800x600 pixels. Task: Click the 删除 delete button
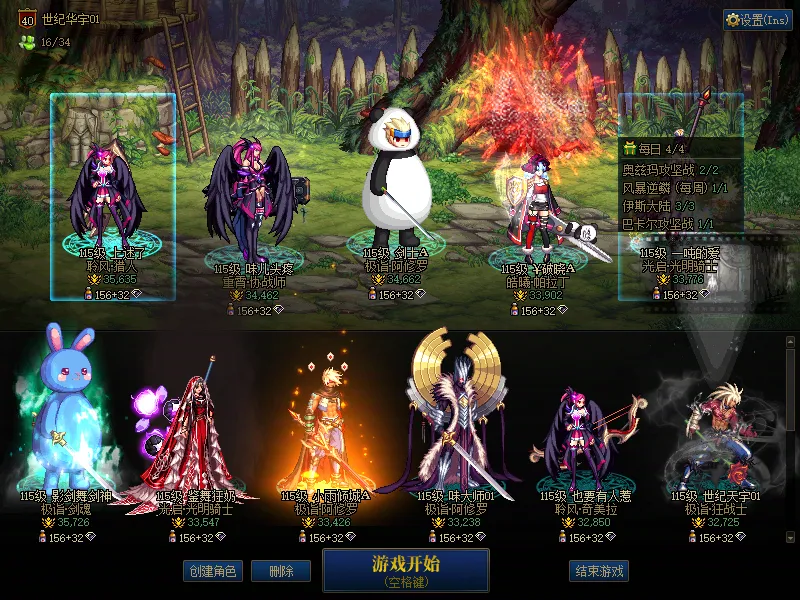281,571
